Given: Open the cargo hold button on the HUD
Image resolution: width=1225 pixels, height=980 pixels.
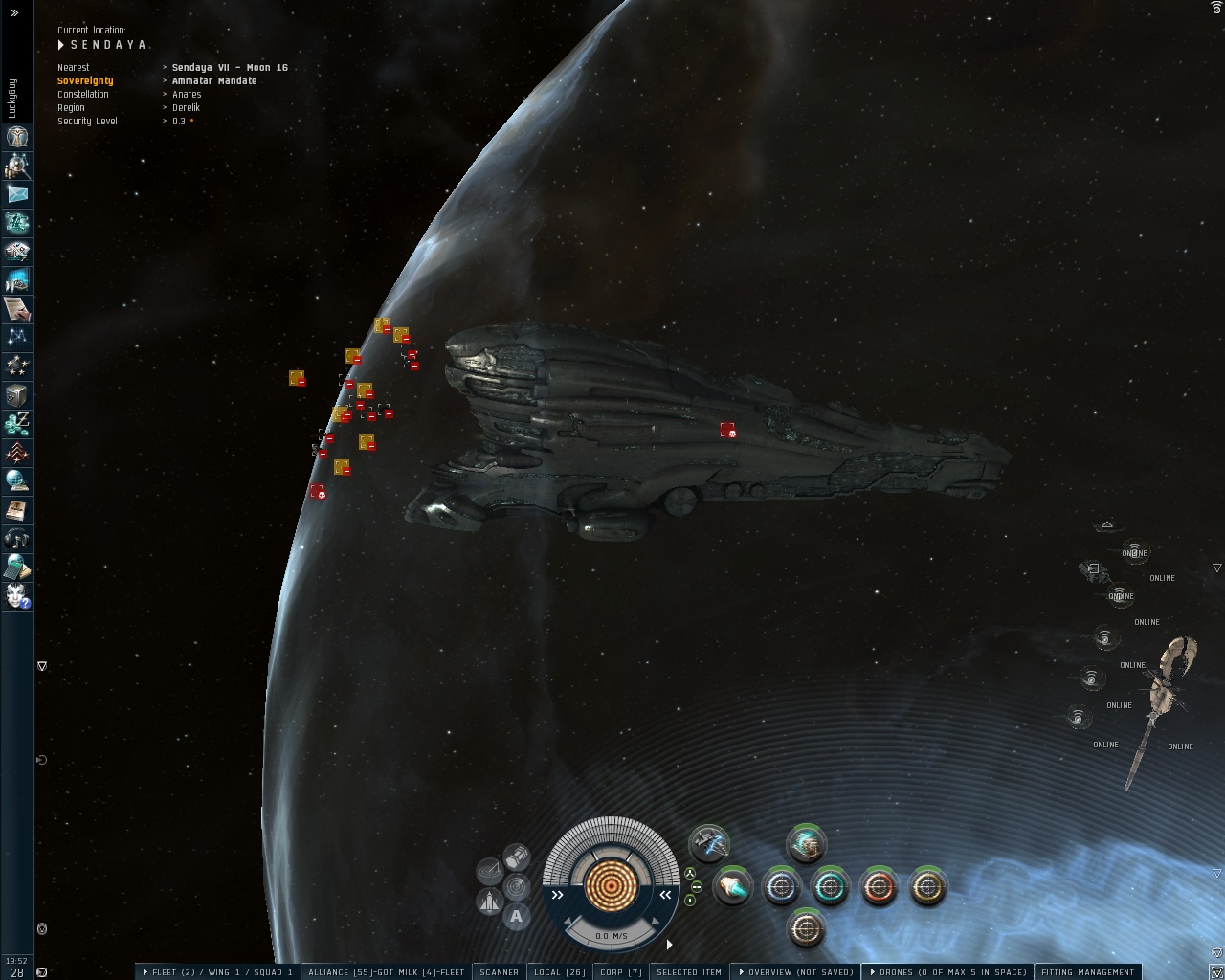Looking at the screenshot, I should coord(517,855).
